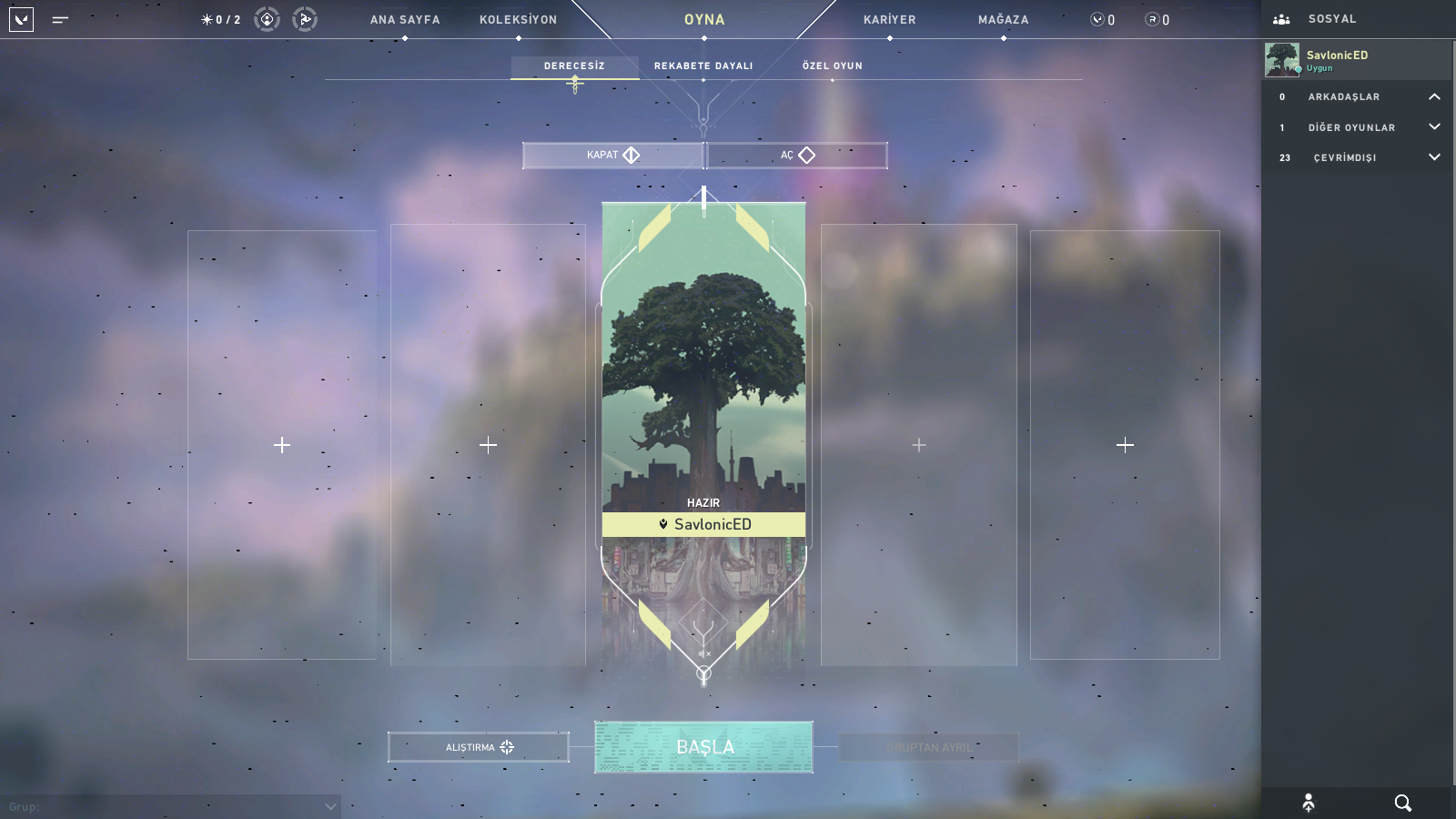Choose the DERECESİZ mode tab
Image resolution: width=1456 pixels, height=819 pixels.
pos(574,66)
